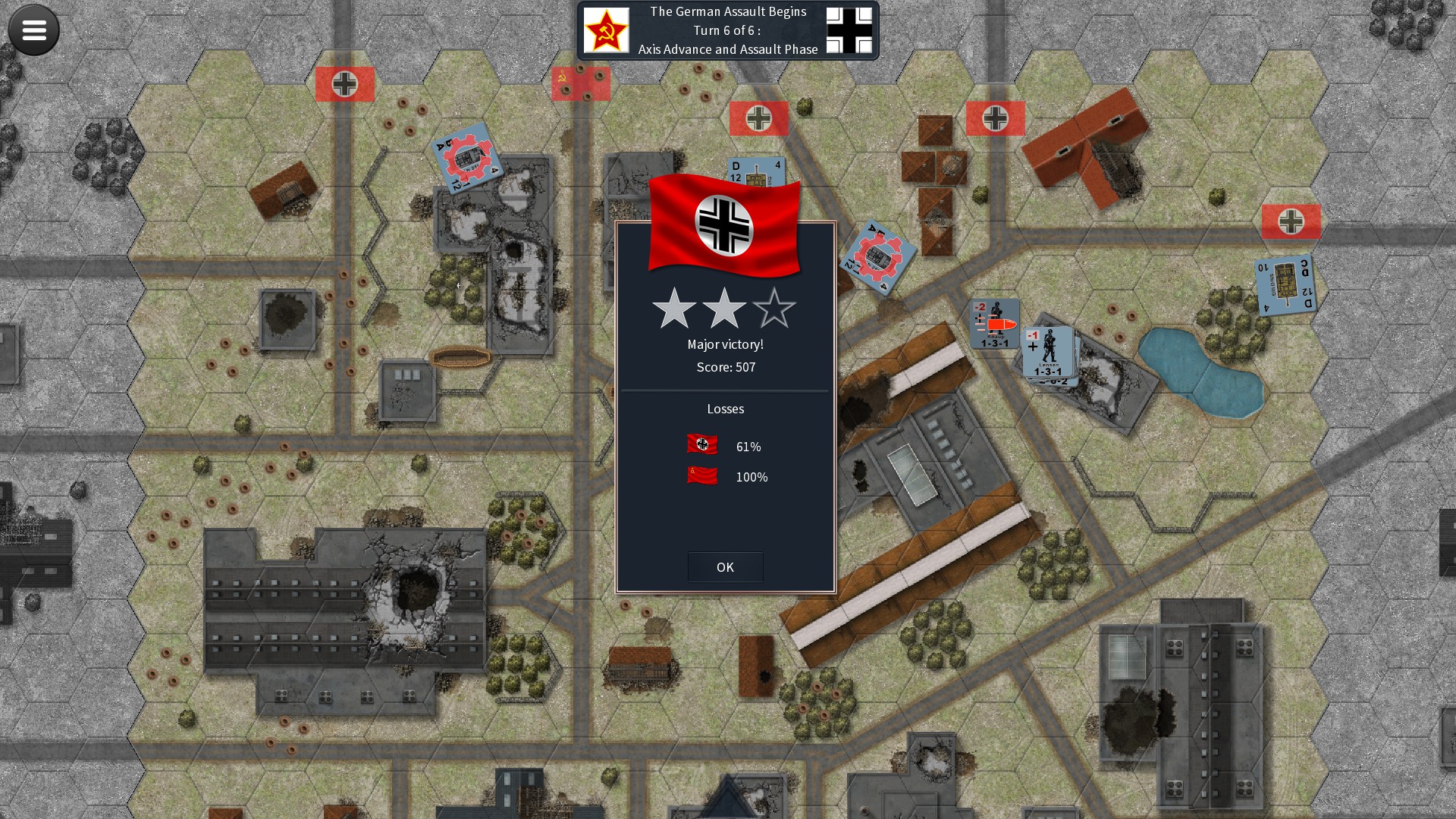This screenshot has width=1456, height=819.
Task: Click the DC tank counter on the right edge
Action: coord(1284,286)
